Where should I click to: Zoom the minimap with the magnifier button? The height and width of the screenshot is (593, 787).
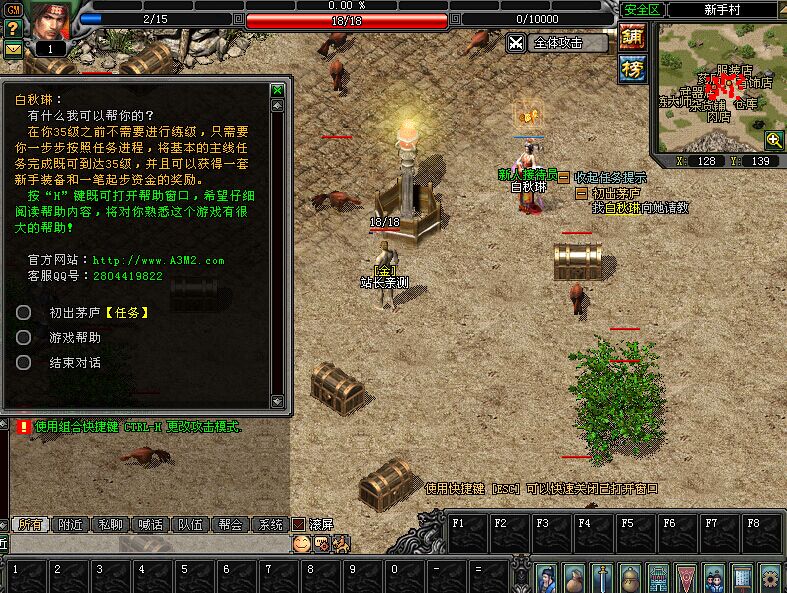pyautogui.click(x=773, y=139)
